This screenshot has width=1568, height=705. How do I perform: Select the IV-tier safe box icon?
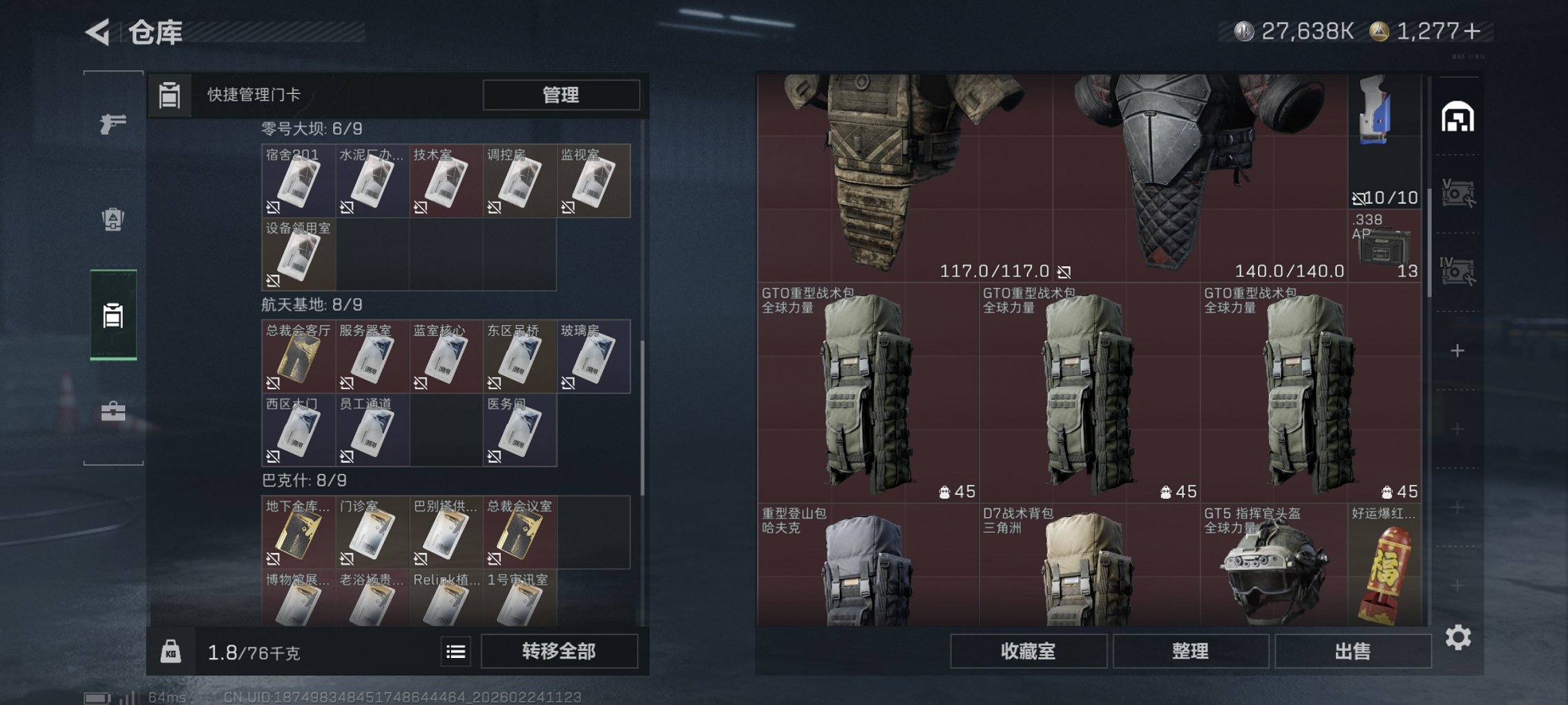click(1460, 270)
